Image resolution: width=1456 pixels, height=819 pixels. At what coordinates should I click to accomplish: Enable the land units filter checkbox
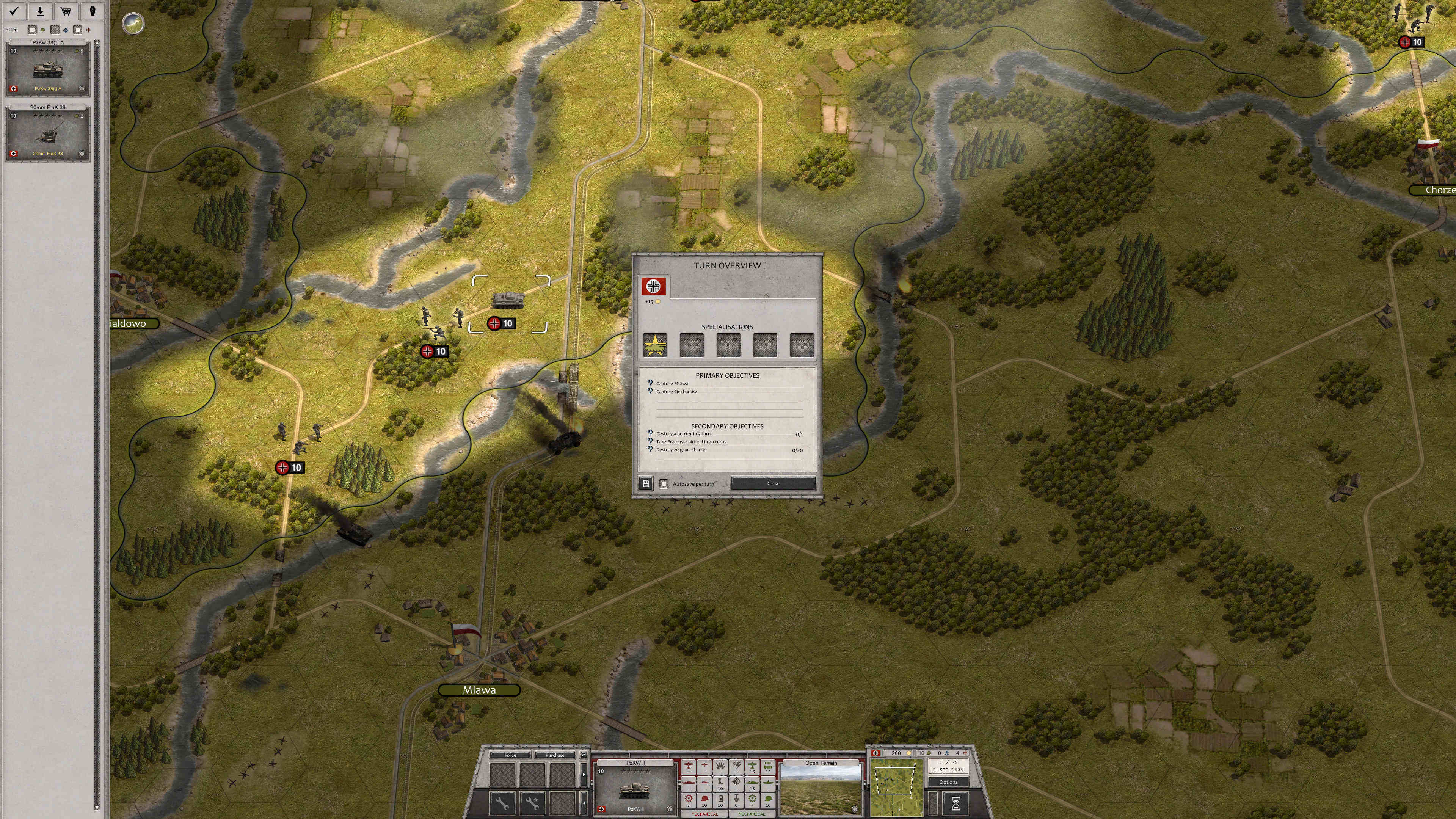[x=32, y=30]
